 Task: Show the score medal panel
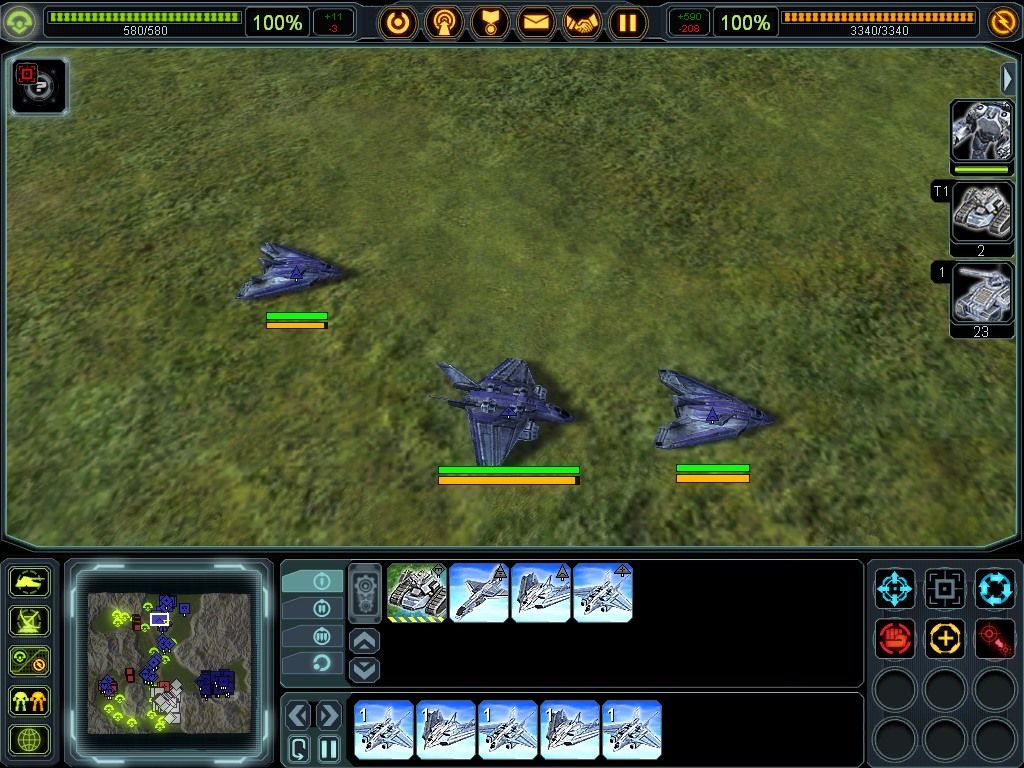490,22
